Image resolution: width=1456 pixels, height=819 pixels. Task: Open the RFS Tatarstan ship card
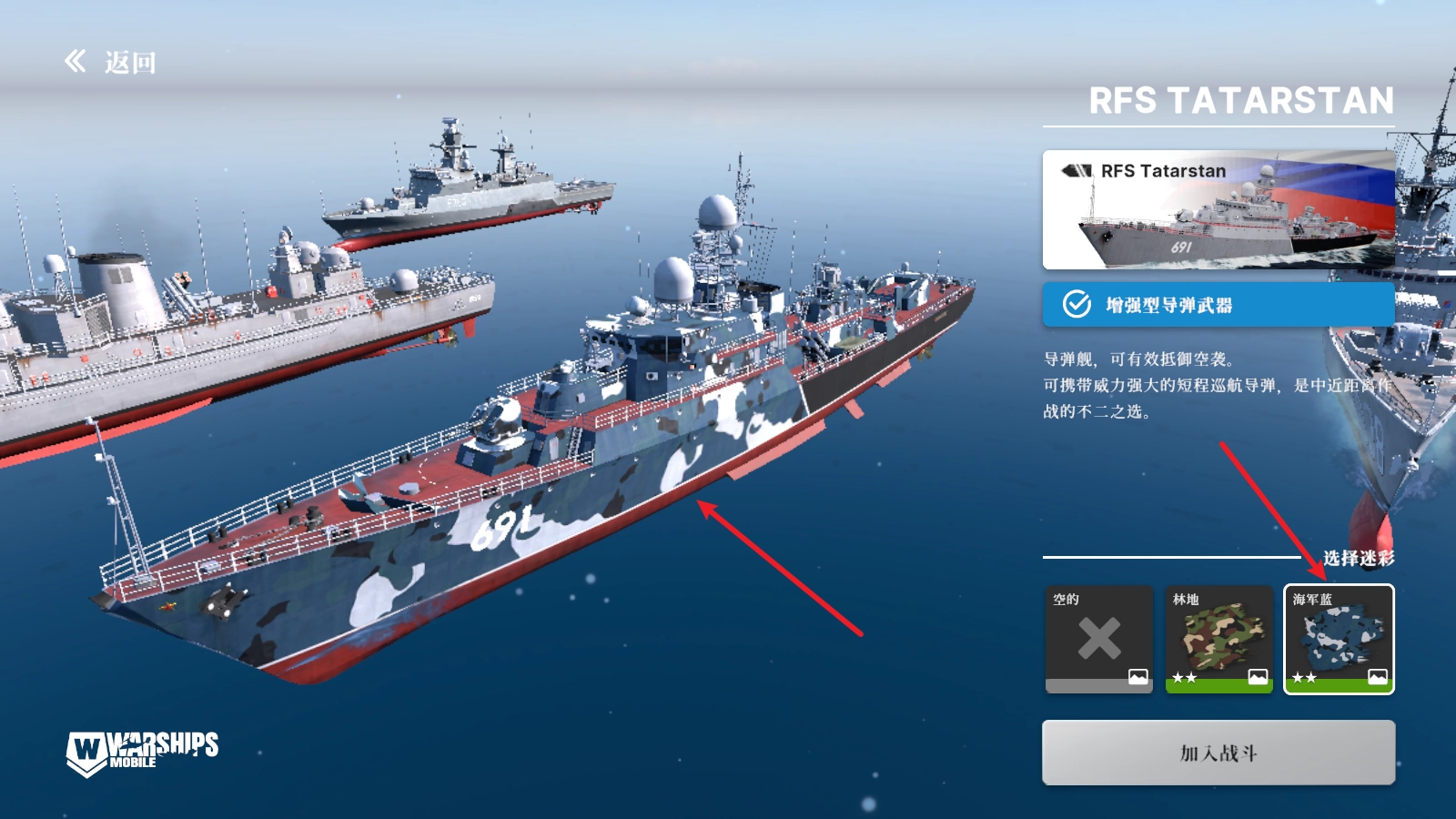coord(1218,210)
